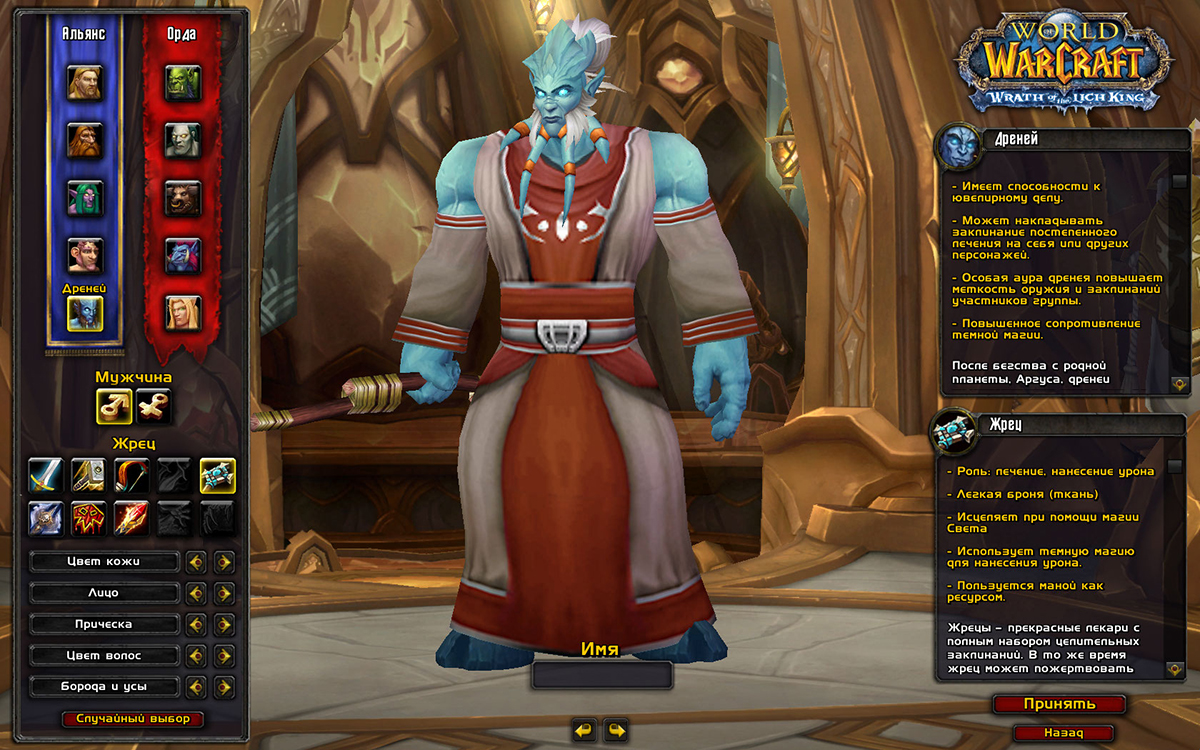Rotate character with the right arrow button
Image resolution: width=1200 pixels, height=750 pixels.
pyautogui.click(x=616, y=729)
